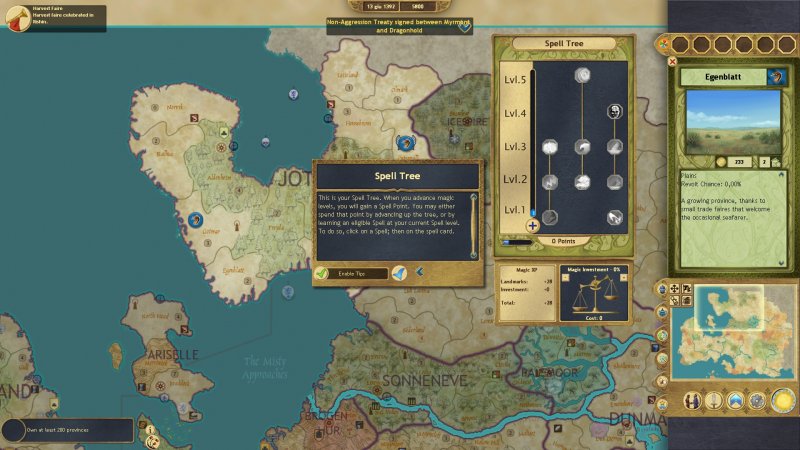
Task: Close the Egenblatt province panel
Action: point(672,61)
